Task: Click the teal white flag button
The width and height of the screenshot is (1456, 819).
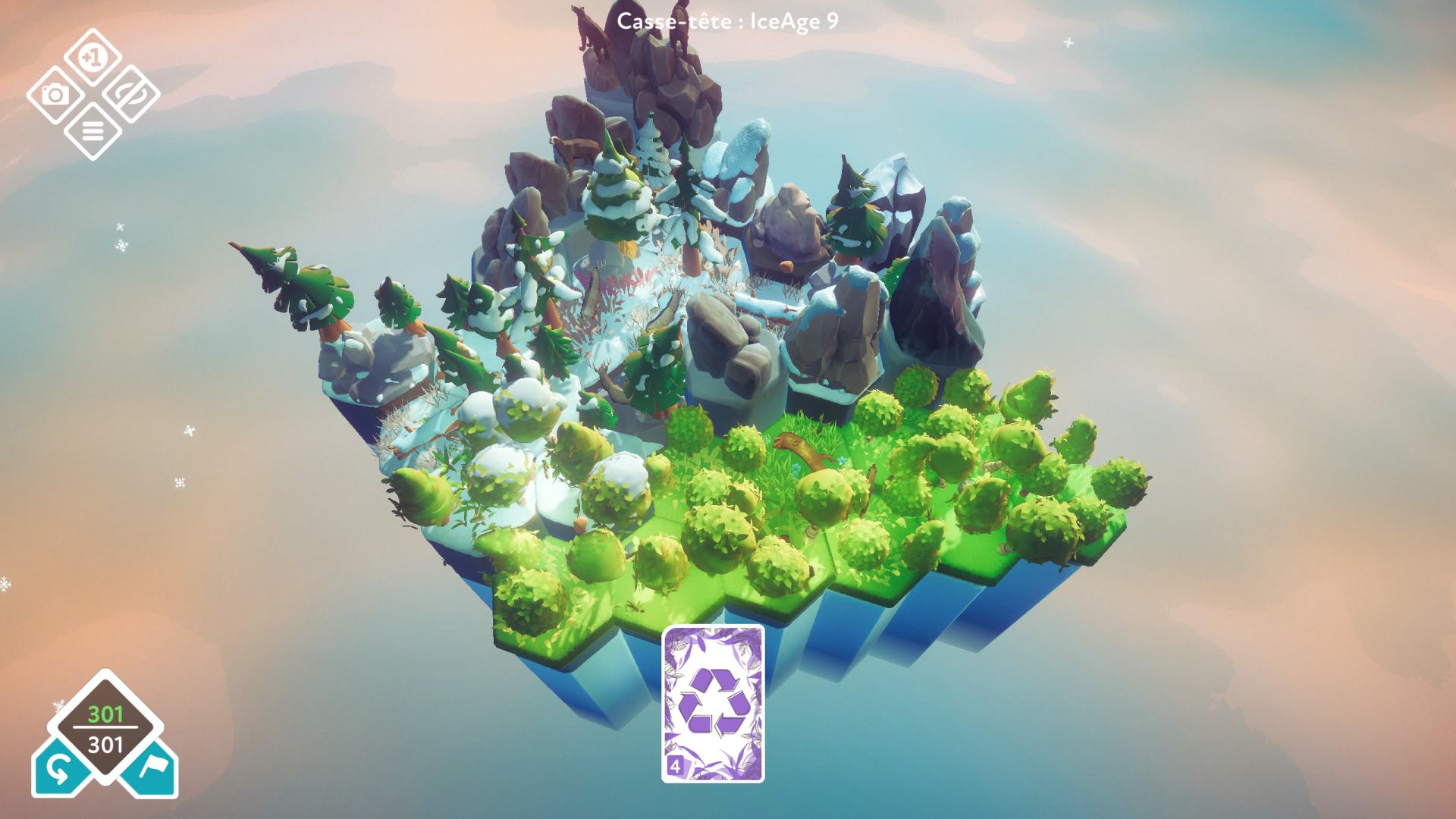Action: [x=152, y=772]
